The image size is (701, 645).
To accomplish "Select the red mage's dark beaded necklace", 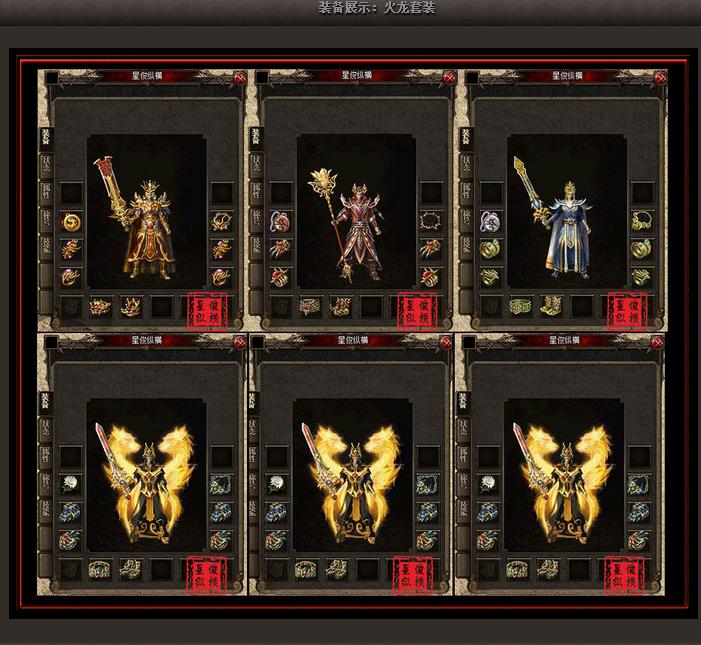I will point(431,221).
